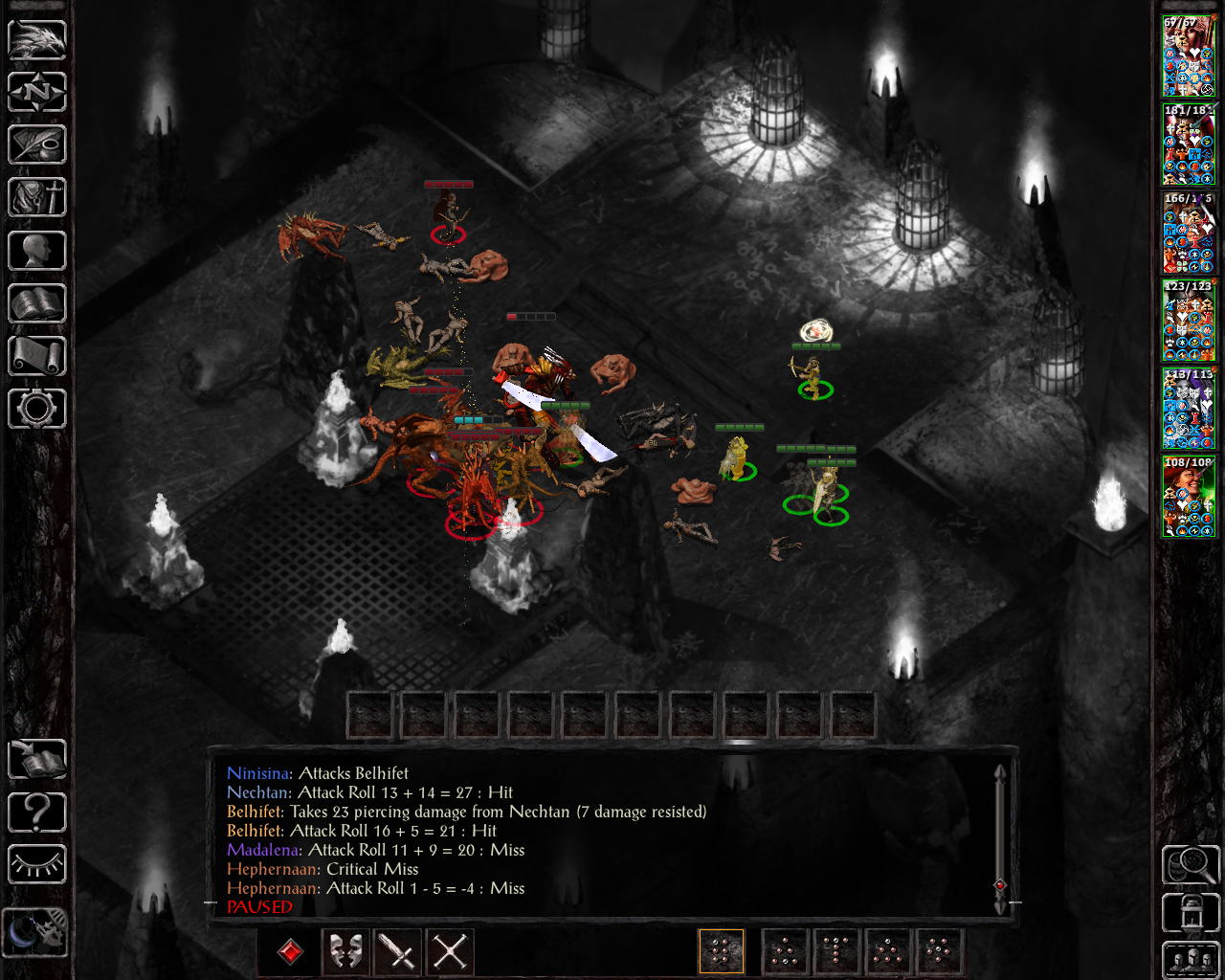Choose the sword attack action
The width and height of the screenshot is (1225, 980).
point(398,952)
